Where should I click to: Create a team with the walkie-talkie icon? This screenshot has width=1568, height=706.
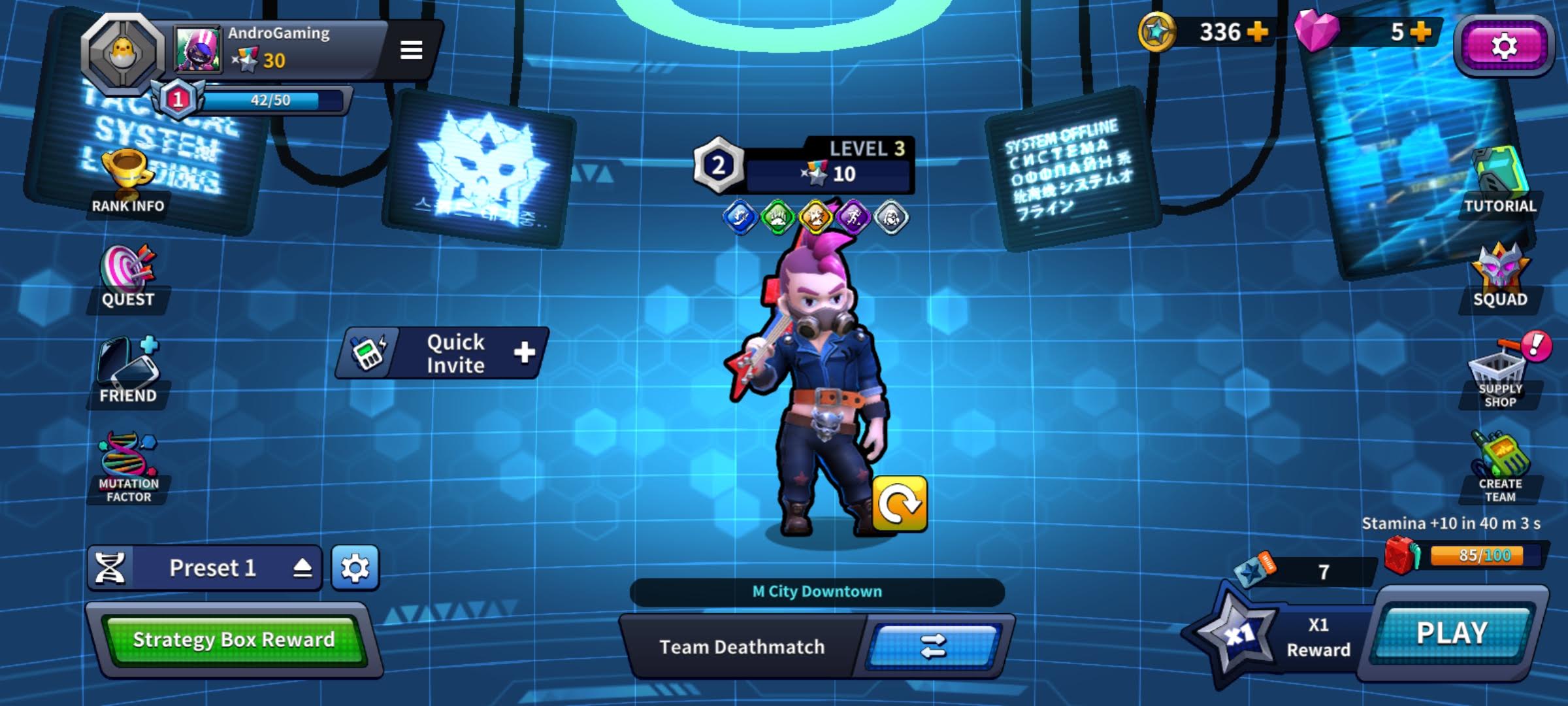tap(1500, 465)
